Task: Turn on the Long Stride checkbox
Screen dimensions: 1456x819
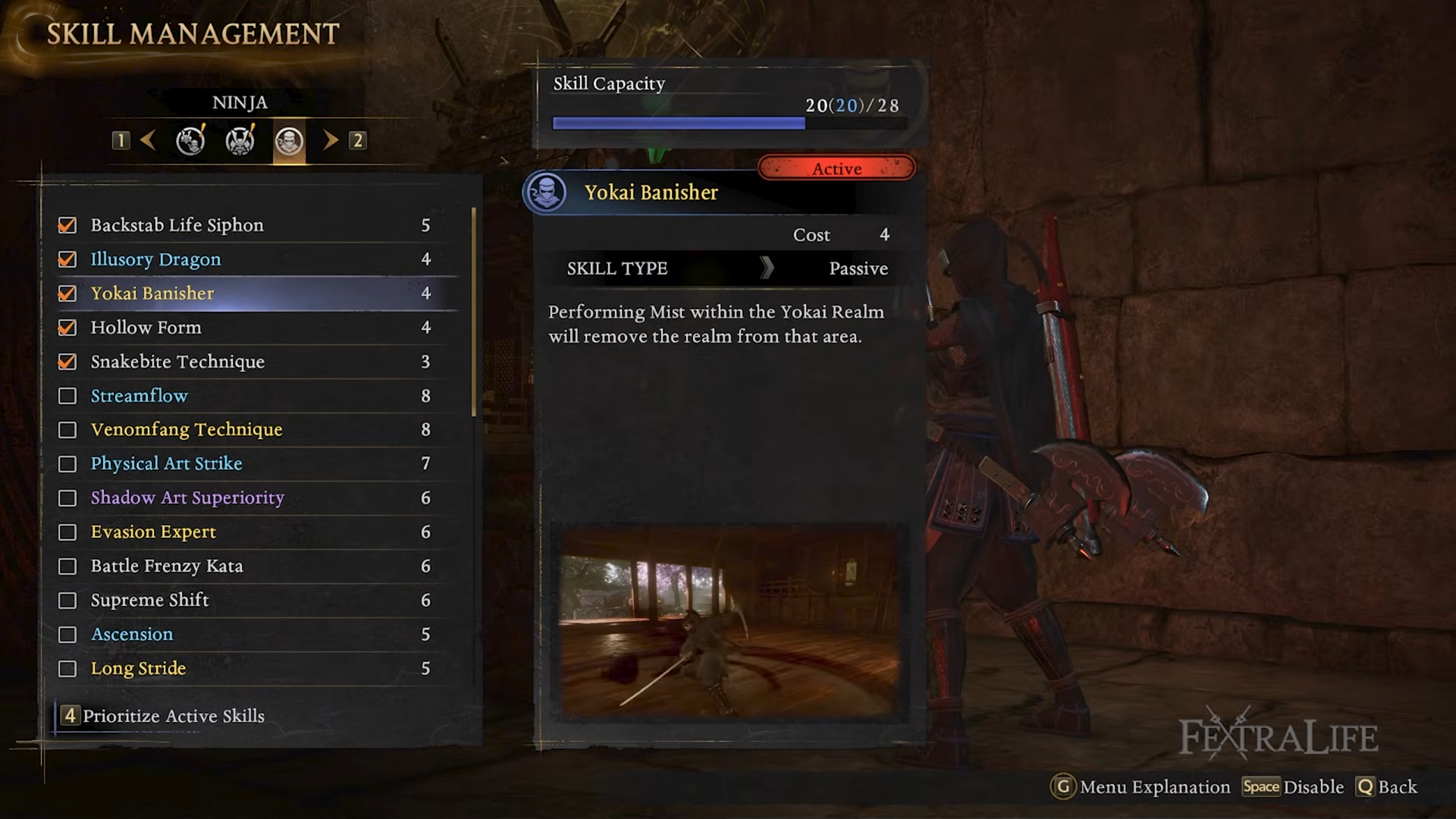Action: (x=67, y=669)
